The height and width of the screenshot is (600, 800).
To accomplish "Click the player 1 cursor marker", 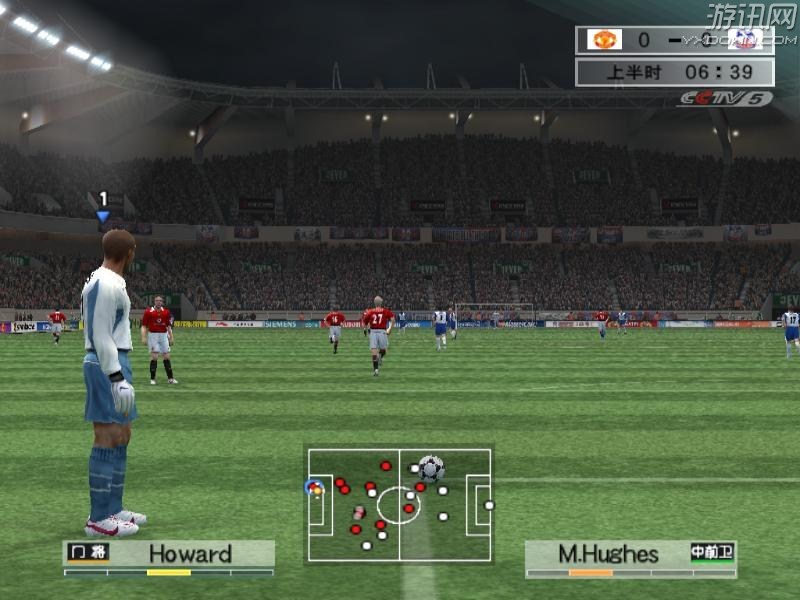I will point(103,206).
